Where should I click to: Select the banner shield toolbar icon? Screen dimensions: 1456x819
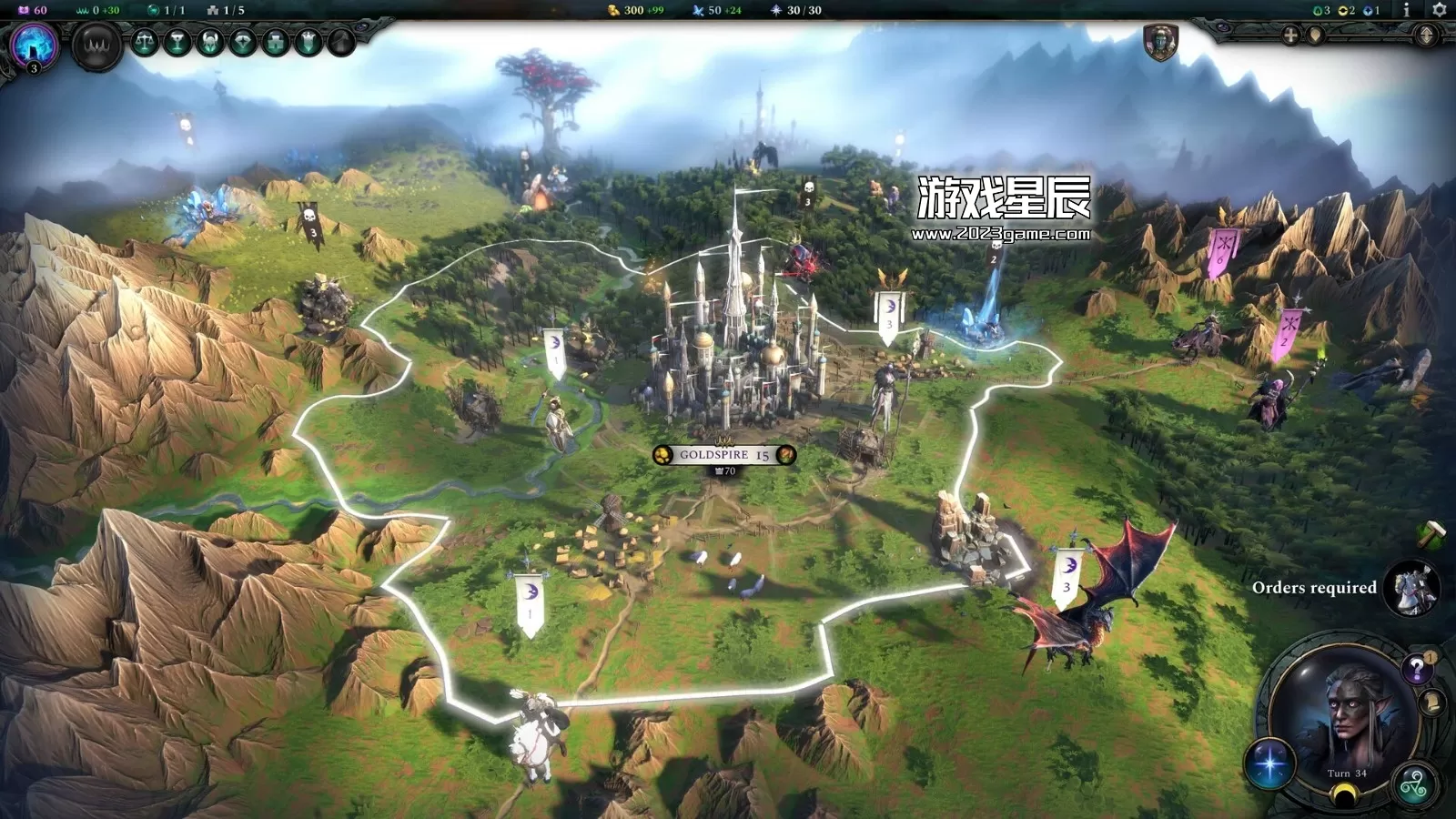click(308, 42)
